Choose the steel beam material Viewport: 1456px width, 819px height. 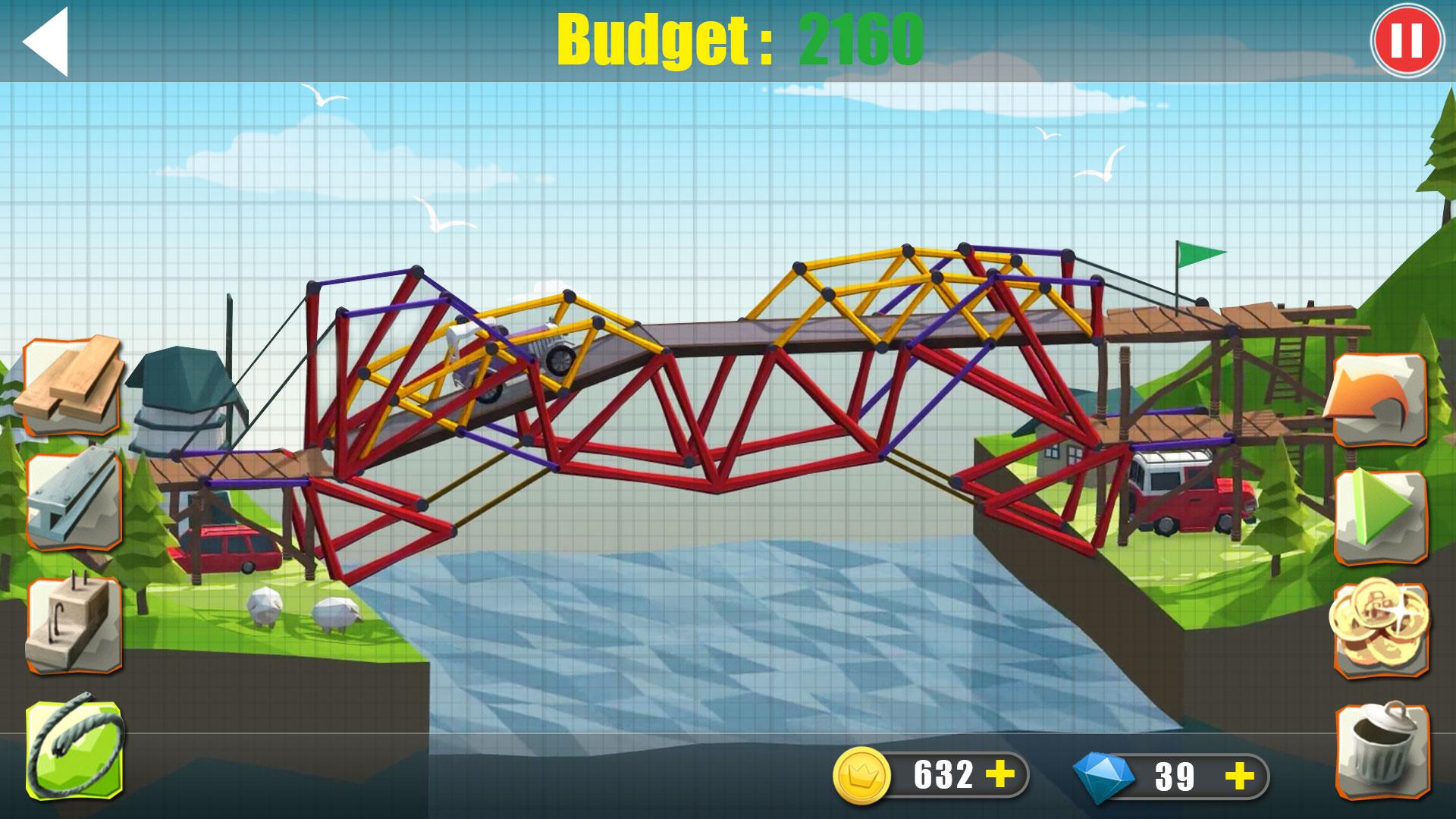(74, 497)
